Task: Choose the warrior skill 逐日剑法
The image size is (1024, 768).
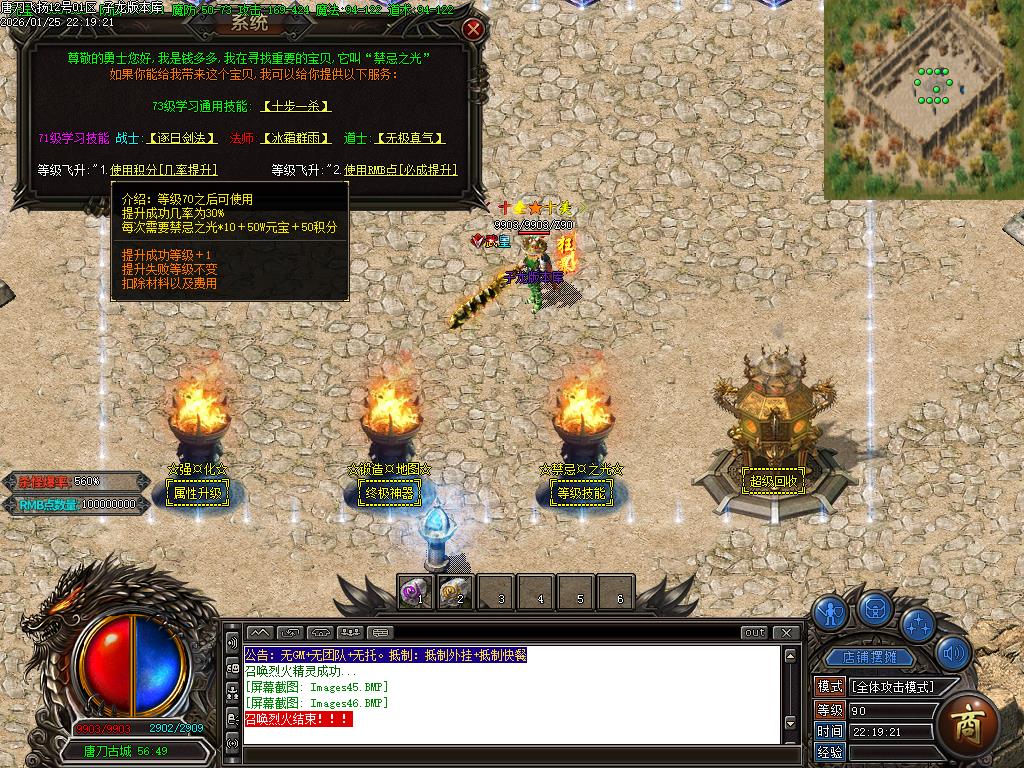Action: pyautogui.click(x=181, y=138)
